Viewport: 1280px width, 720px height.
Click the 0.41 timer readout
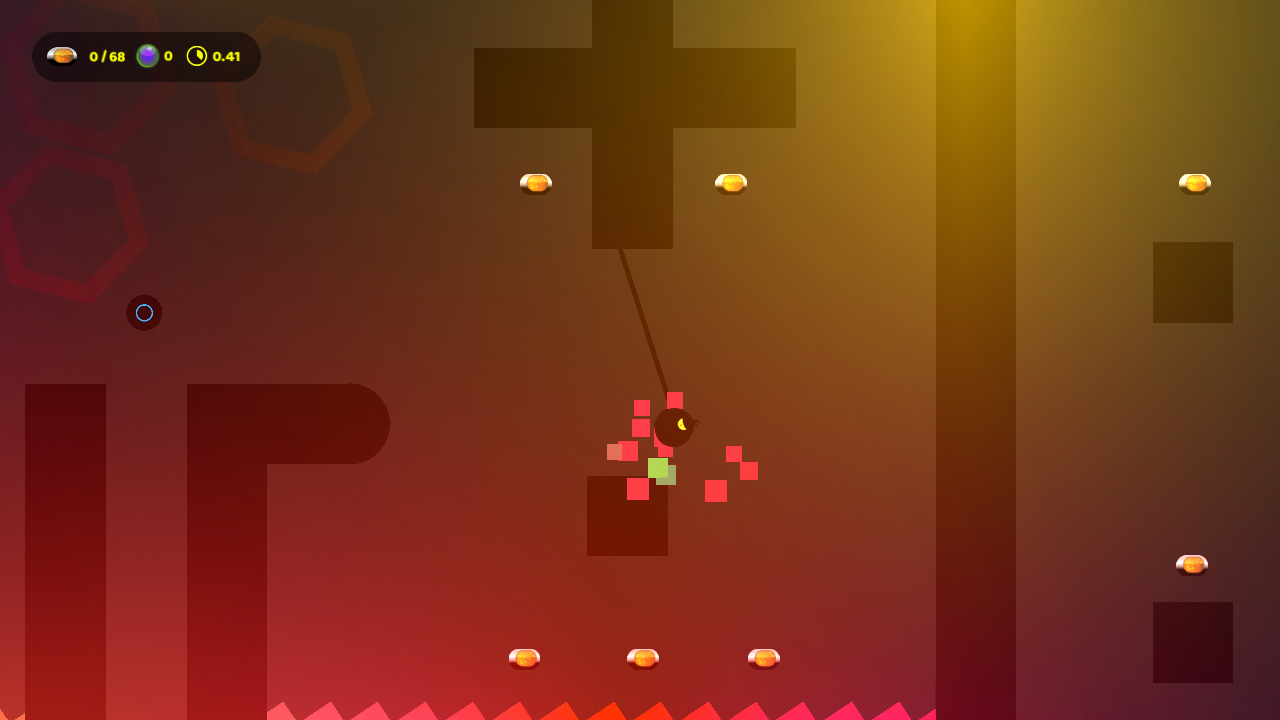(229, 56)
